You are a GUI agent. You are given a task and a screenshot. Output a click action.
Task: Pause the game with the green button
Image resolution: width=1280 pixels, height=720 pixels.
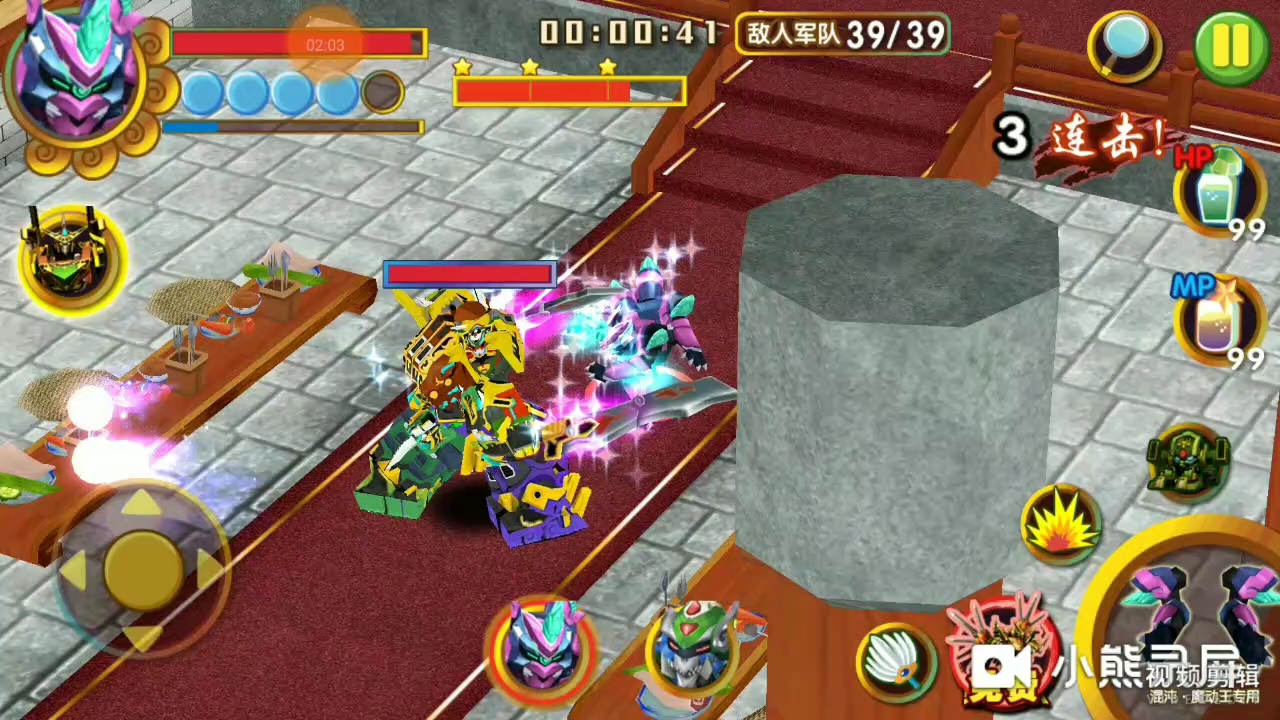1231,45
